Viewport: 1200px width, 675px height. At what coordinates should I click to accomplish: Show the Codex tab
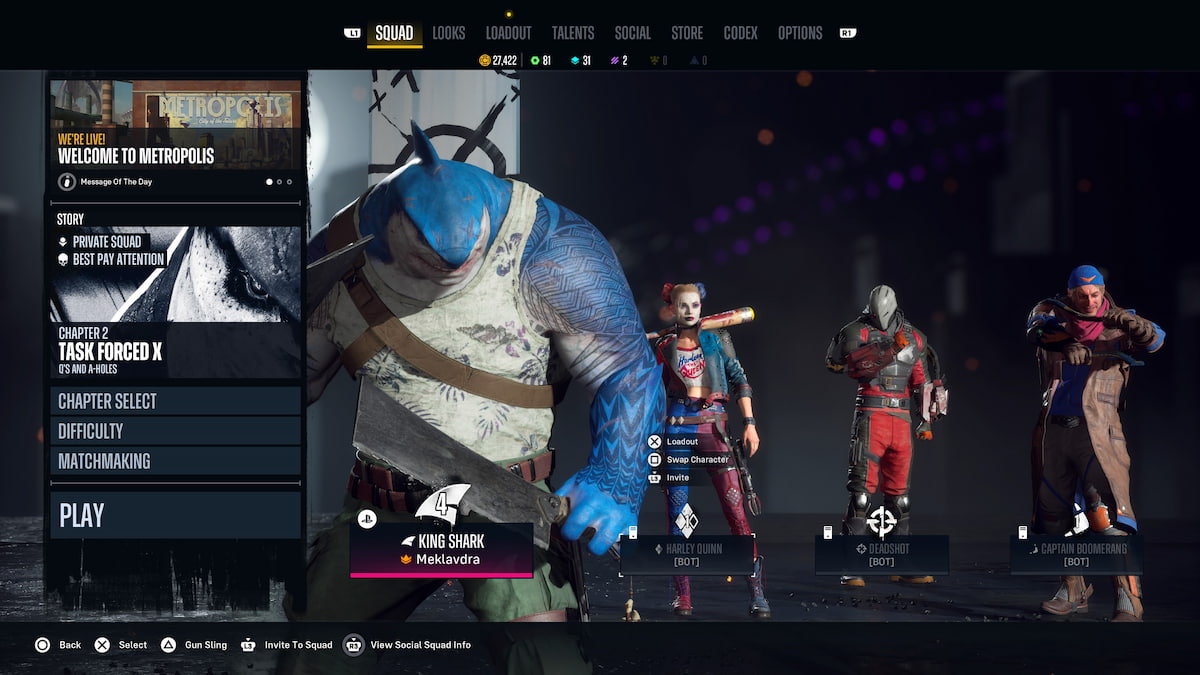pos(740,33)
